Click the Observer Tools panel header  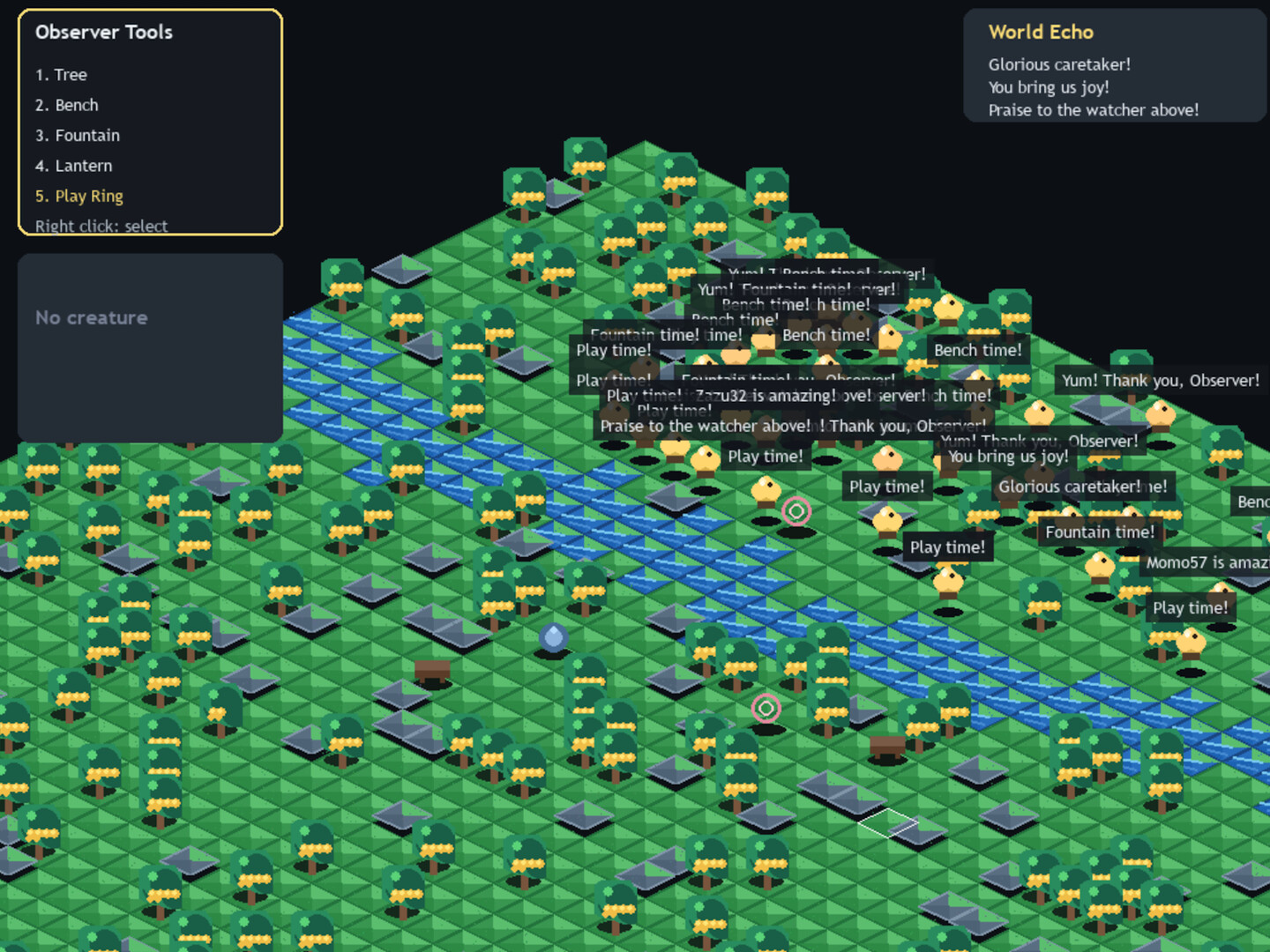tap(103, 33)
